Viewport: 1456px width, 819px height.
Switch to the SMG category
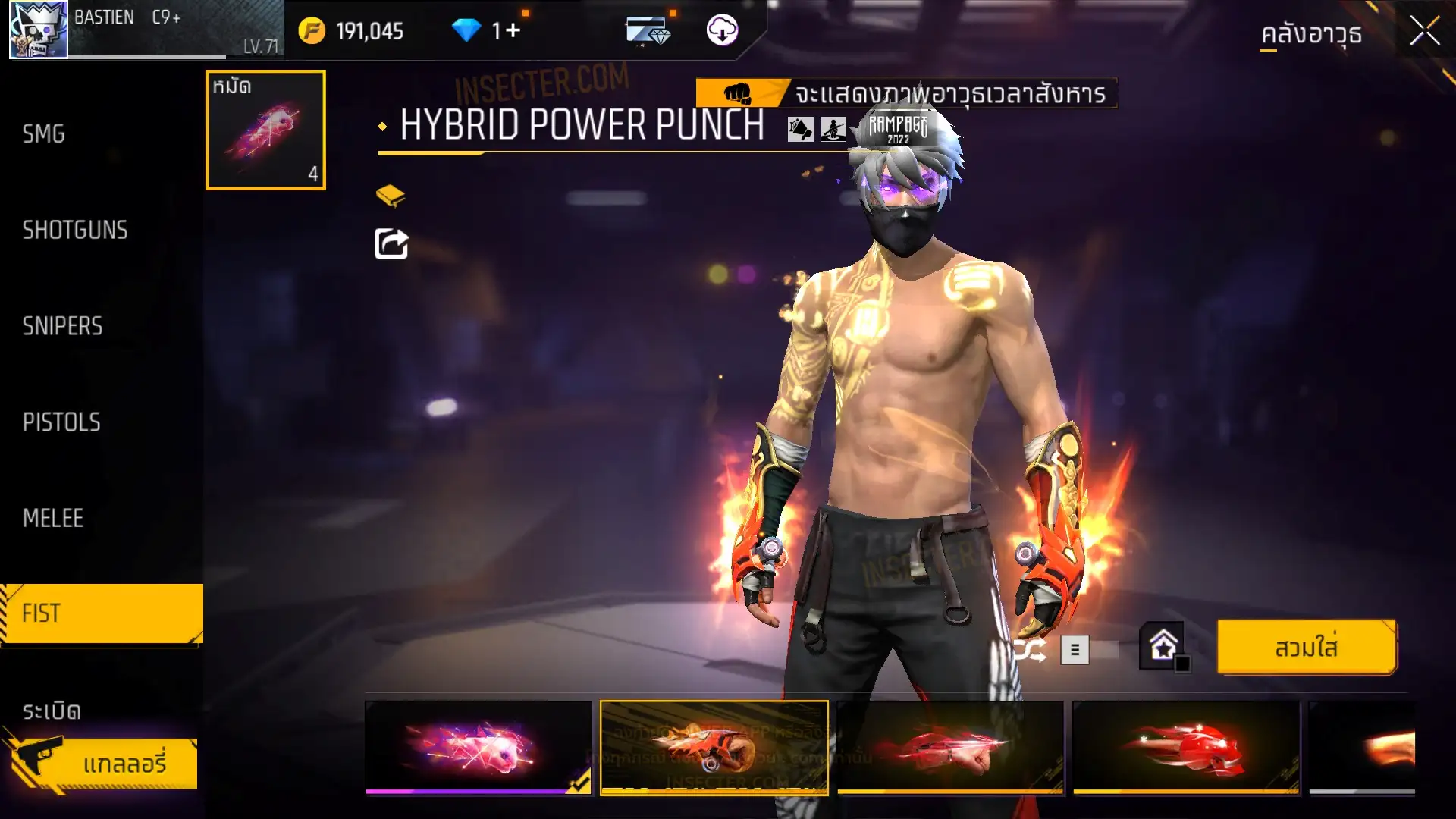point(44,134)
